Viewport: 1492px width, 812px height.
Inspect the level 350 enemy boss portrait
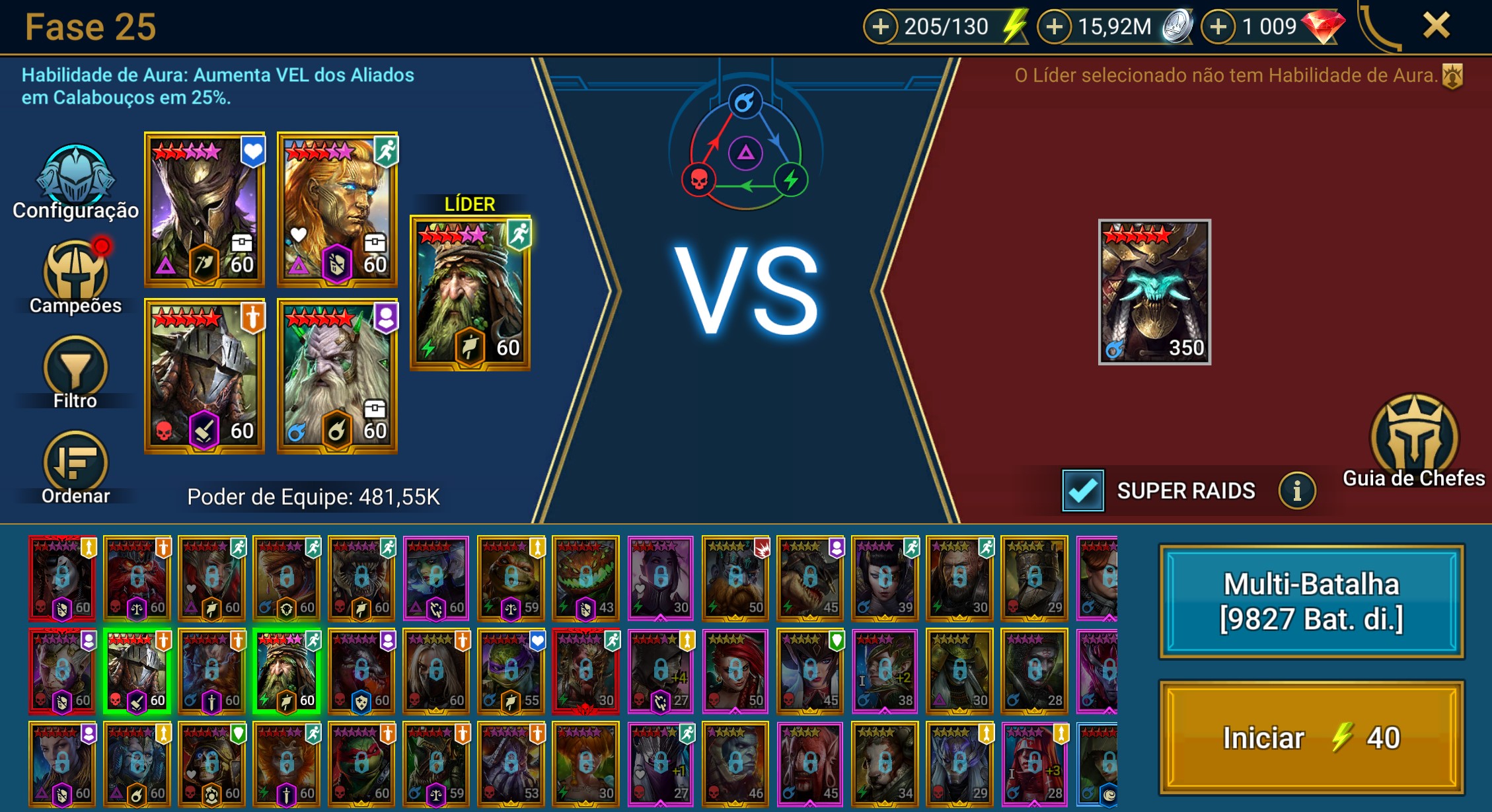click(x=1154, y=292)
